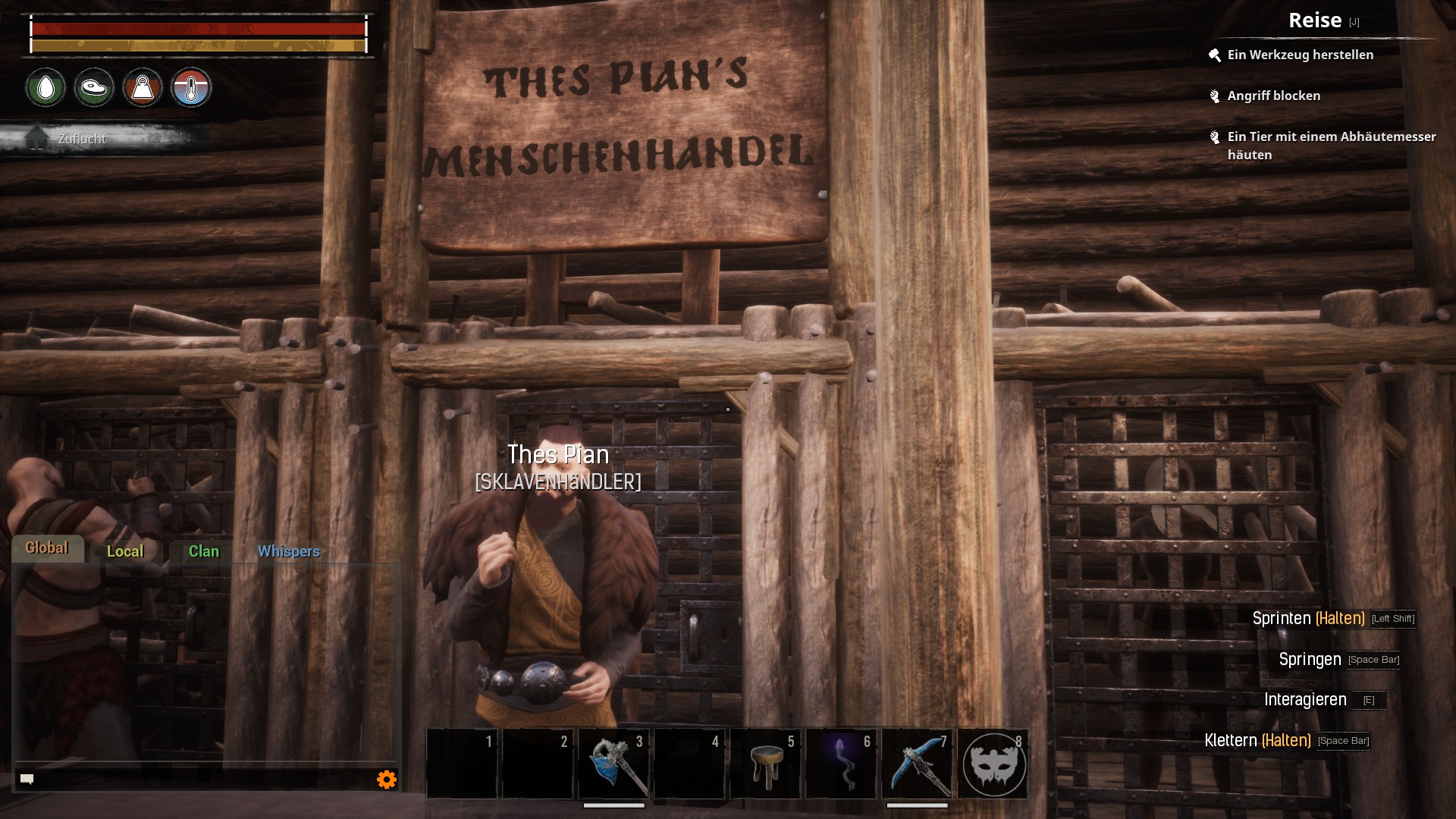The image size is (1456, 819).
Task: Select the 'Angriff blocken' journey step
Action: [x=1273, y=96]
